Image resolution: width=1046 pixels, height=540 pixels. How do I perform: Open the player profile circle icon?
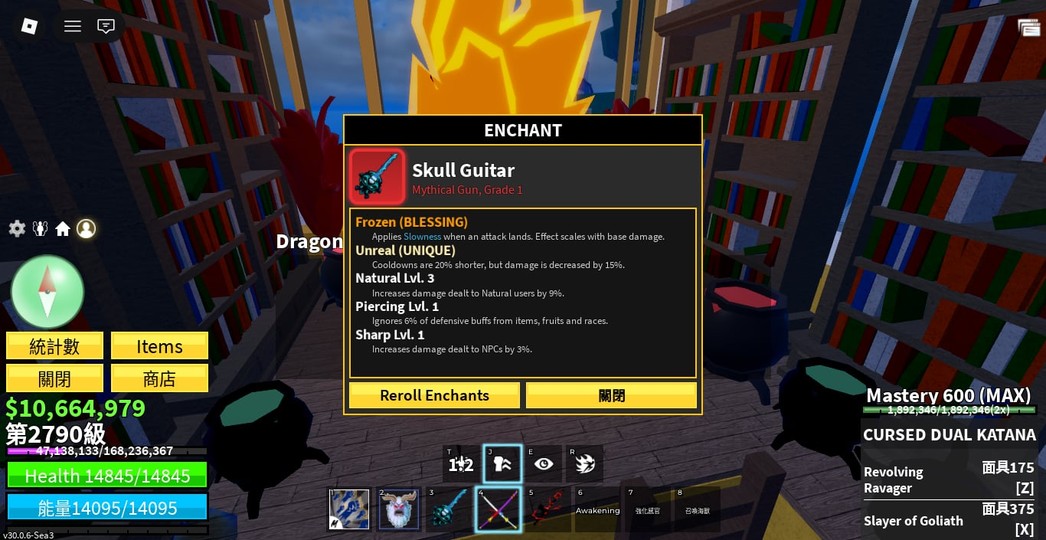[86, 229]
